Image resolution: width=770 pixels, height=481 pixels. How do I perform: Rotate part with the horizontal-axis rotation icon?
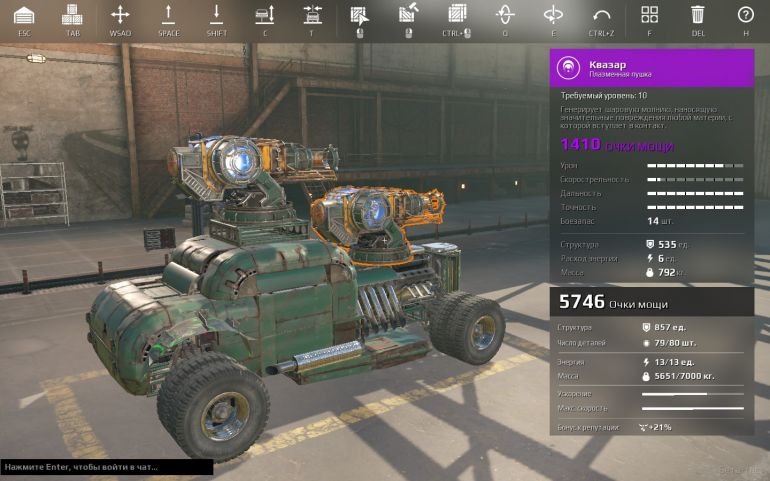pos(553,15)
